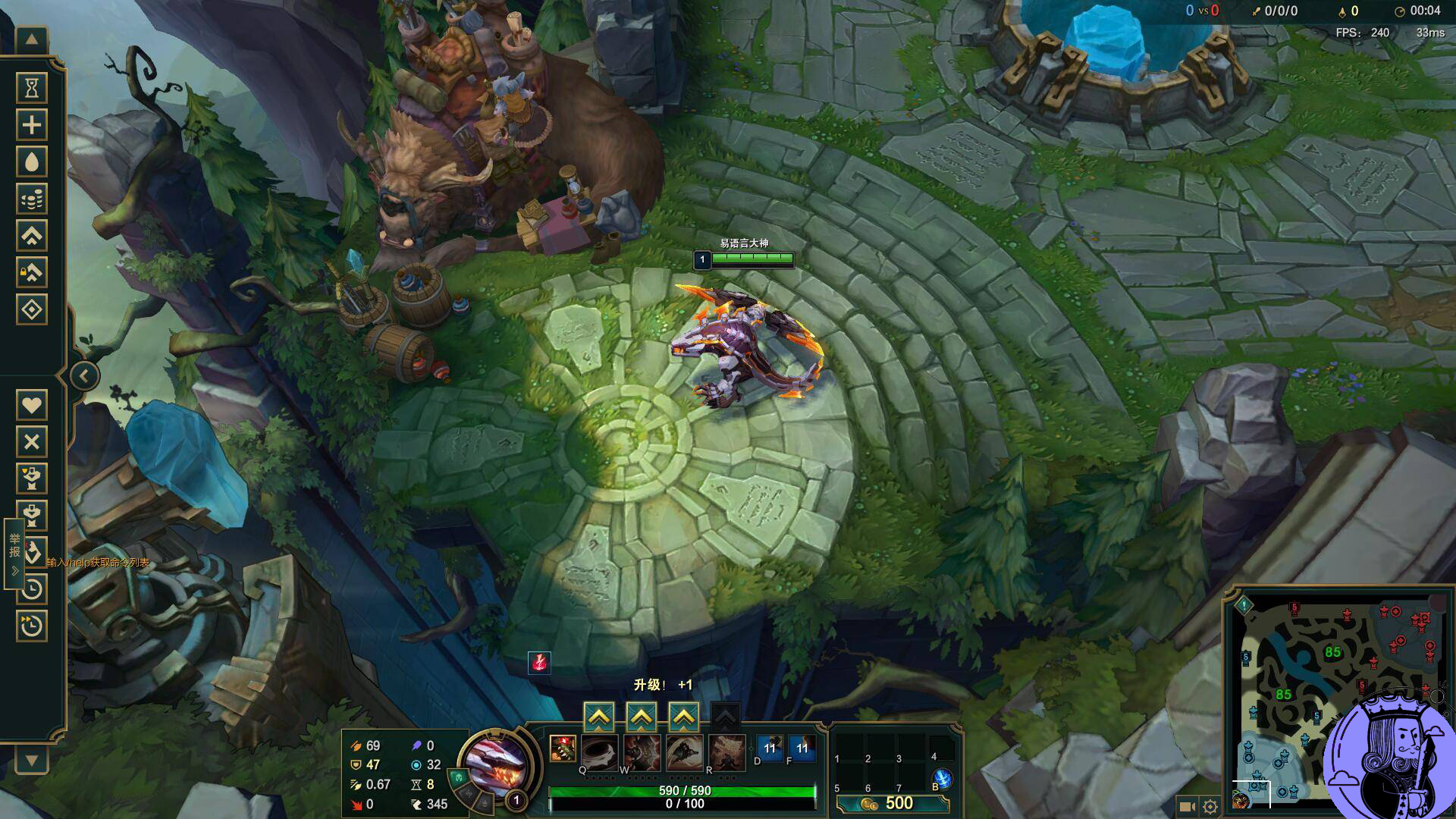Click the heart icon in the left panel
The height and width of the screenshot is (819, 1456).
[32, 405]
